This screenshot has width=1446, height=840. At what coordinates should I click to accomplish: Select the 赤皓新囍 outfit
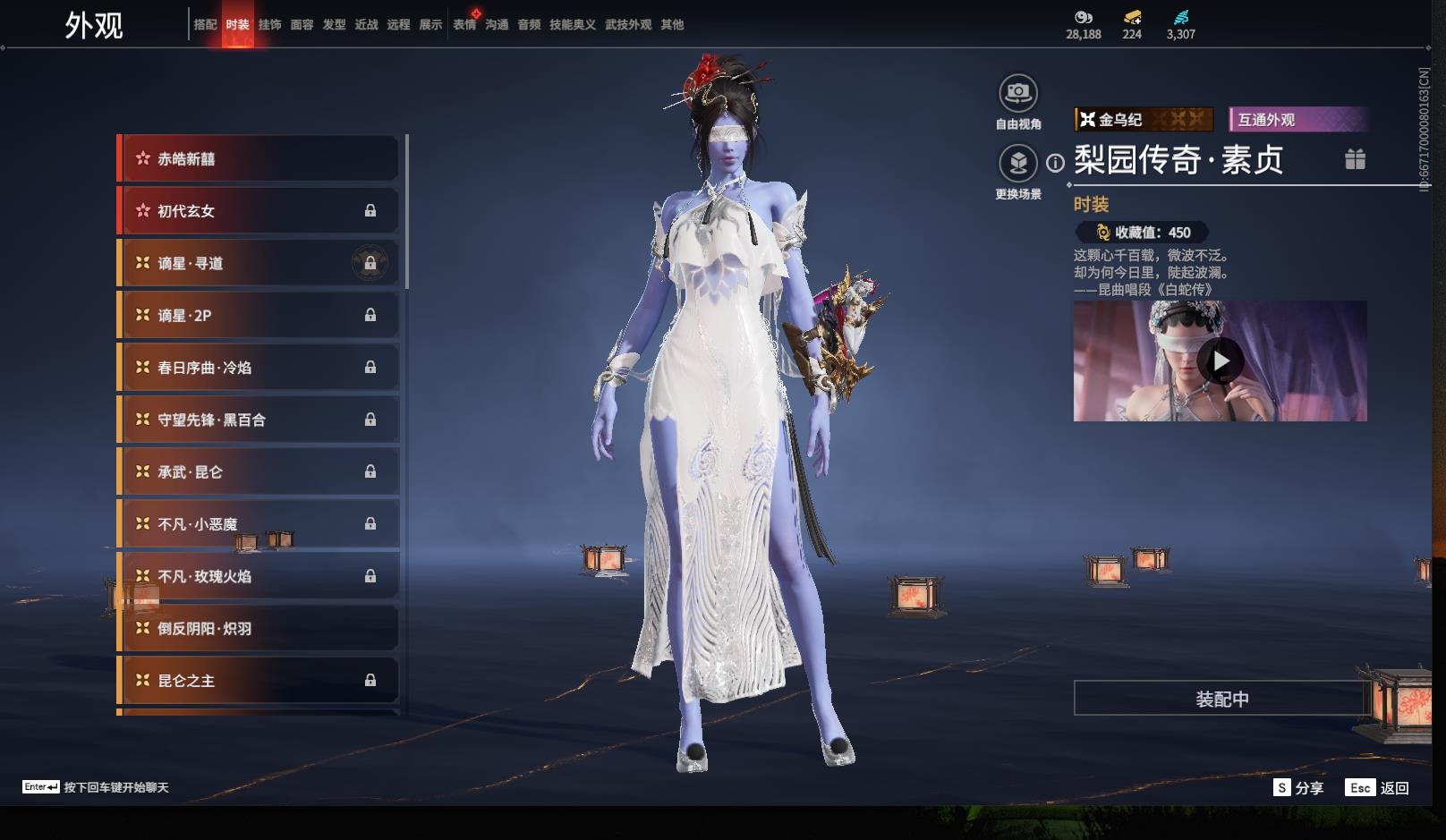click(x=259, y=159)
